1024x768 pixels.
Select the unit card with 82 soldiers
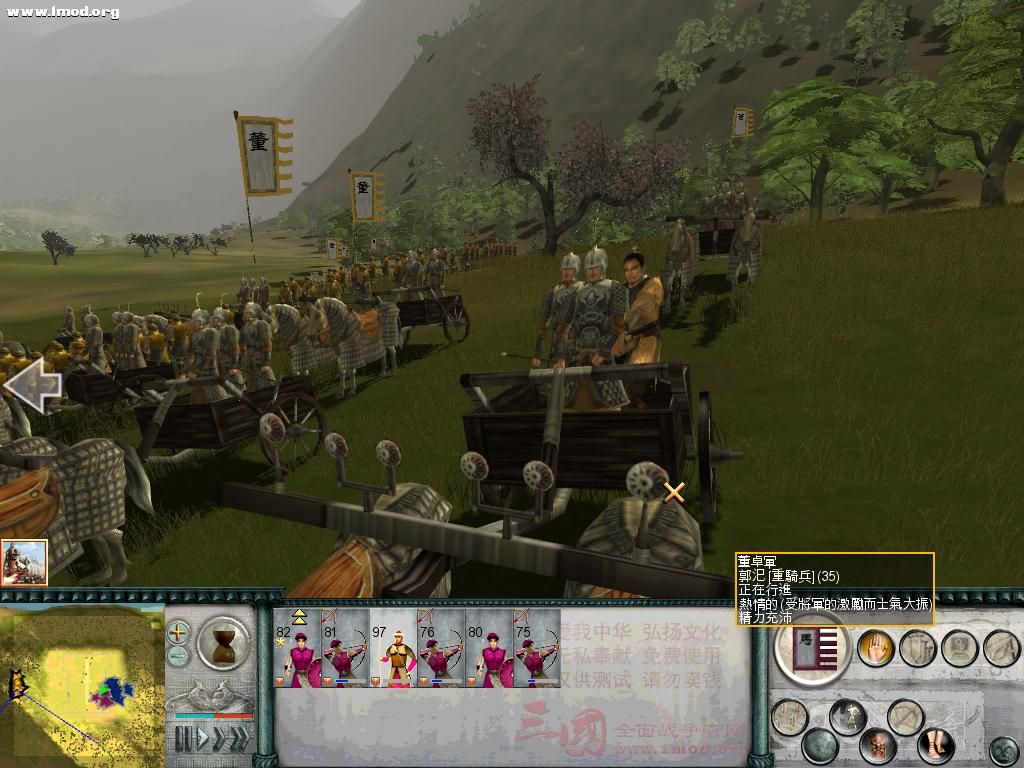click(x=297, y=648)
